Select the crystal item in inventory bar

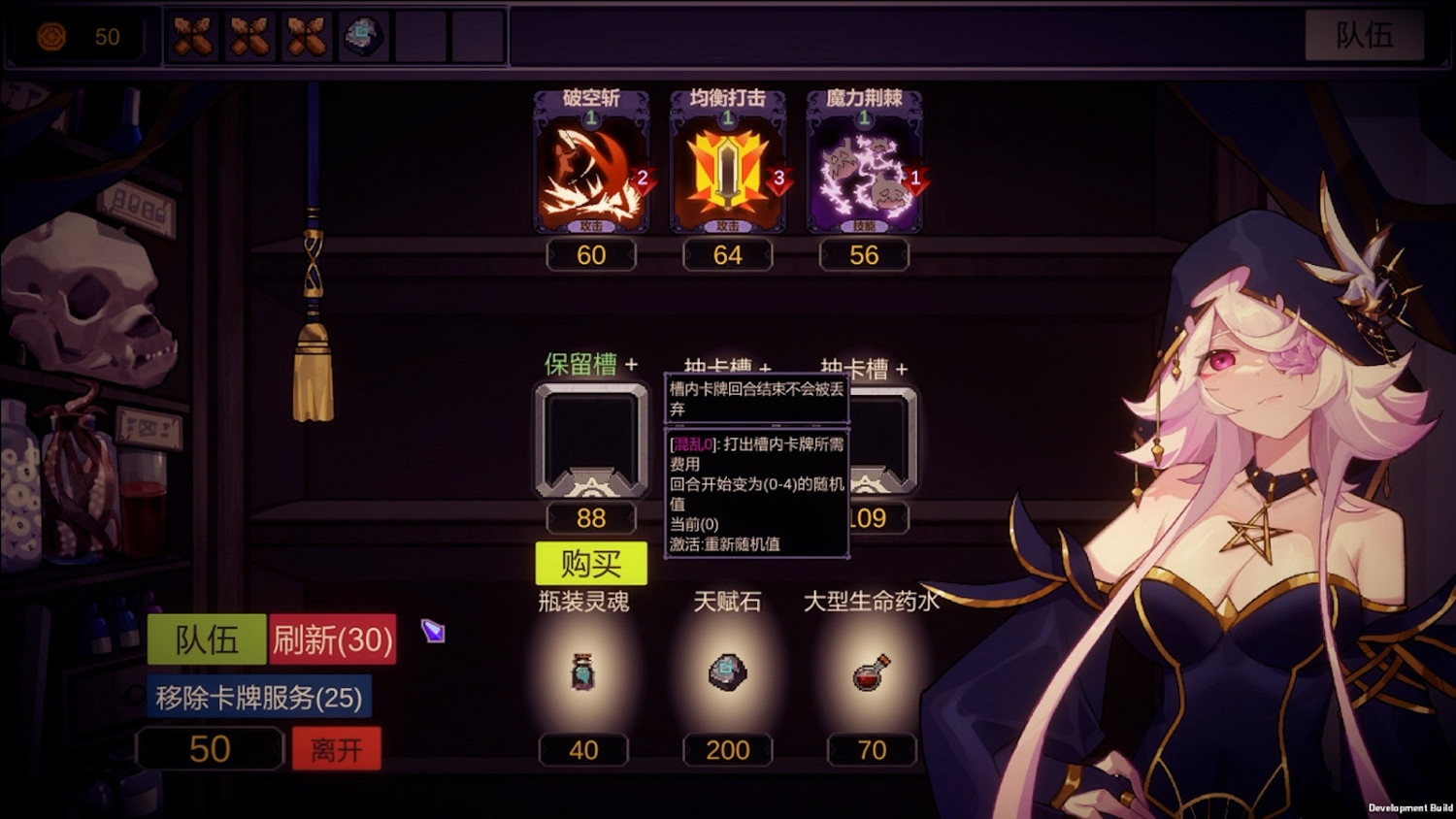tap(361, 36)
